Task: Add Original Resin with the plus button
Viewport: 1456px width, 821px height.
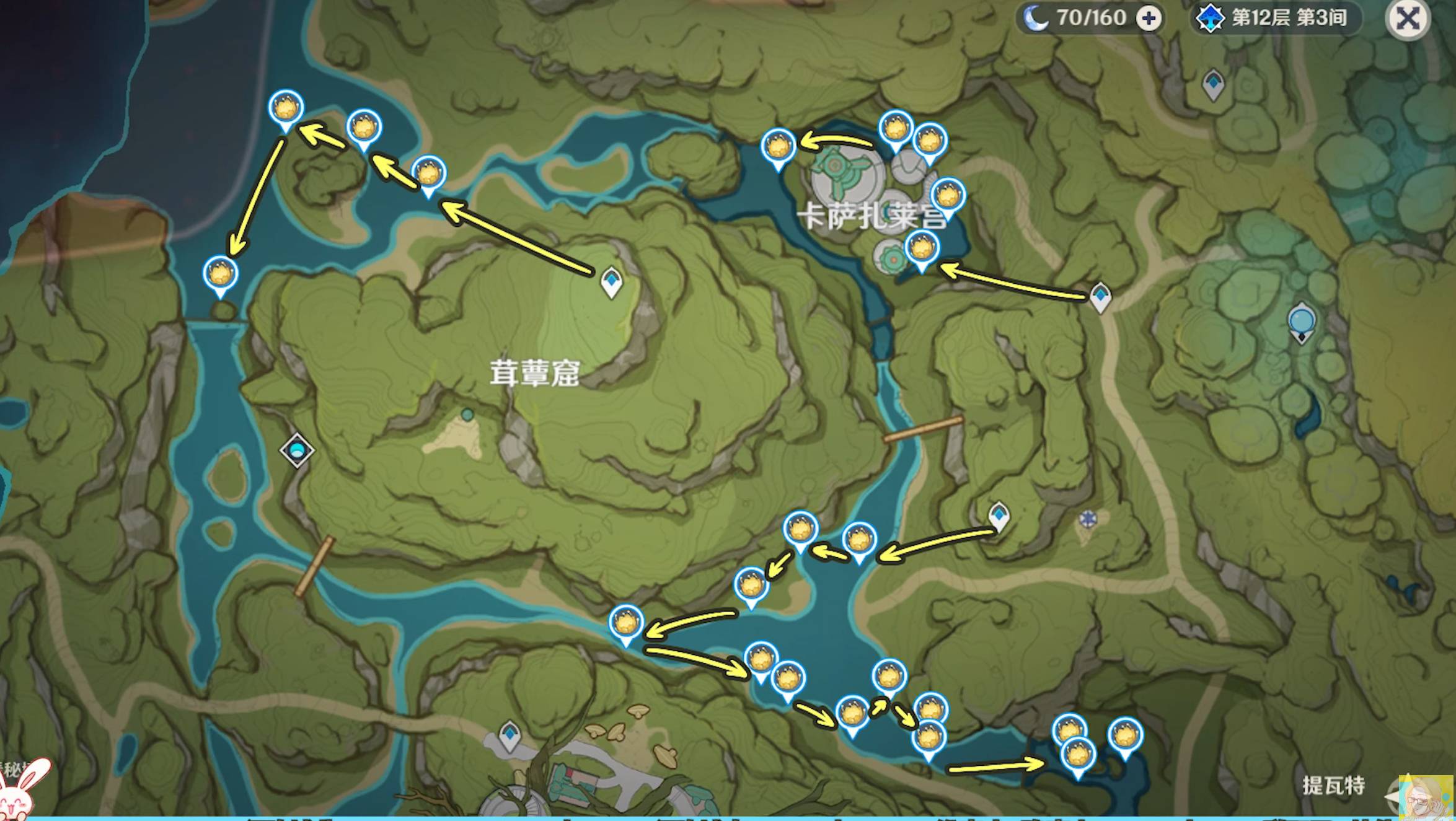Action: pos(1149,19)
